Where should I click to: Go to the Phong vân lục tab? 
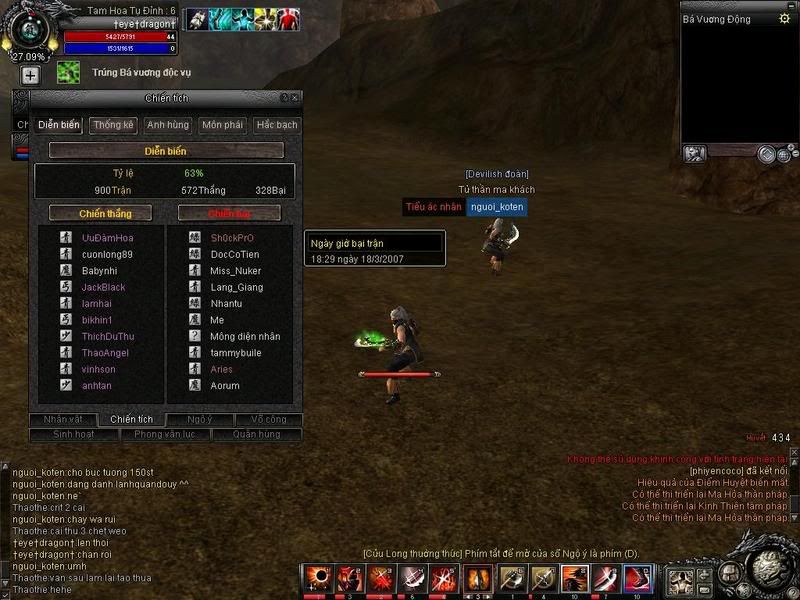(x=165, y=434)
